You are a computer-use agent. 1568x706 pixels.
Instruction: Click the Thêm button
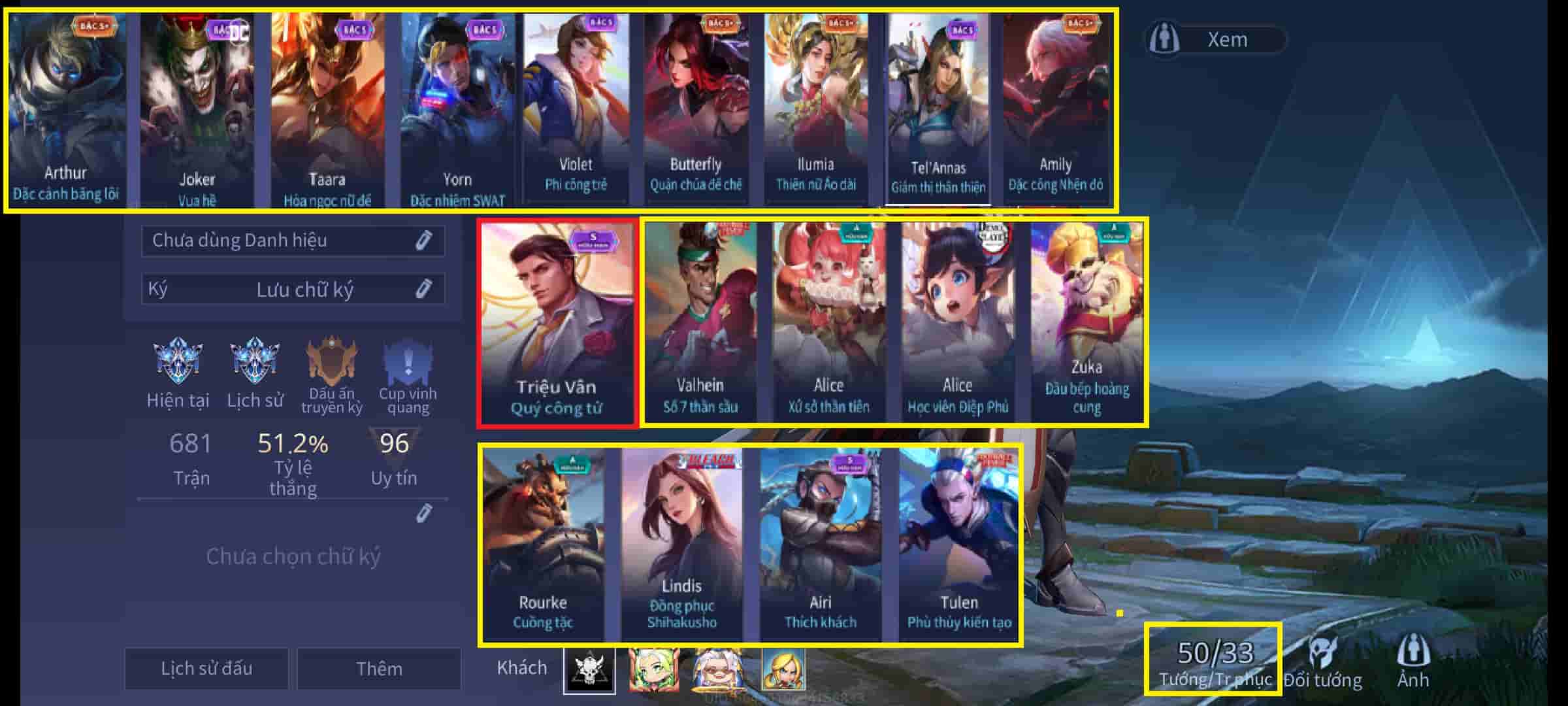(379, 668)
